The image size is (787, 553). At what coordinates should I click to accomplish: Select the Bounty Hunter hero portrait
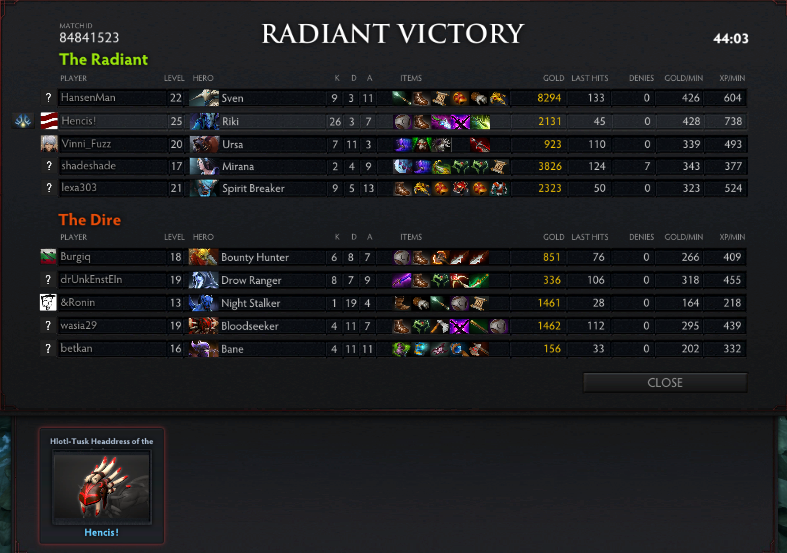coord(204,257)
